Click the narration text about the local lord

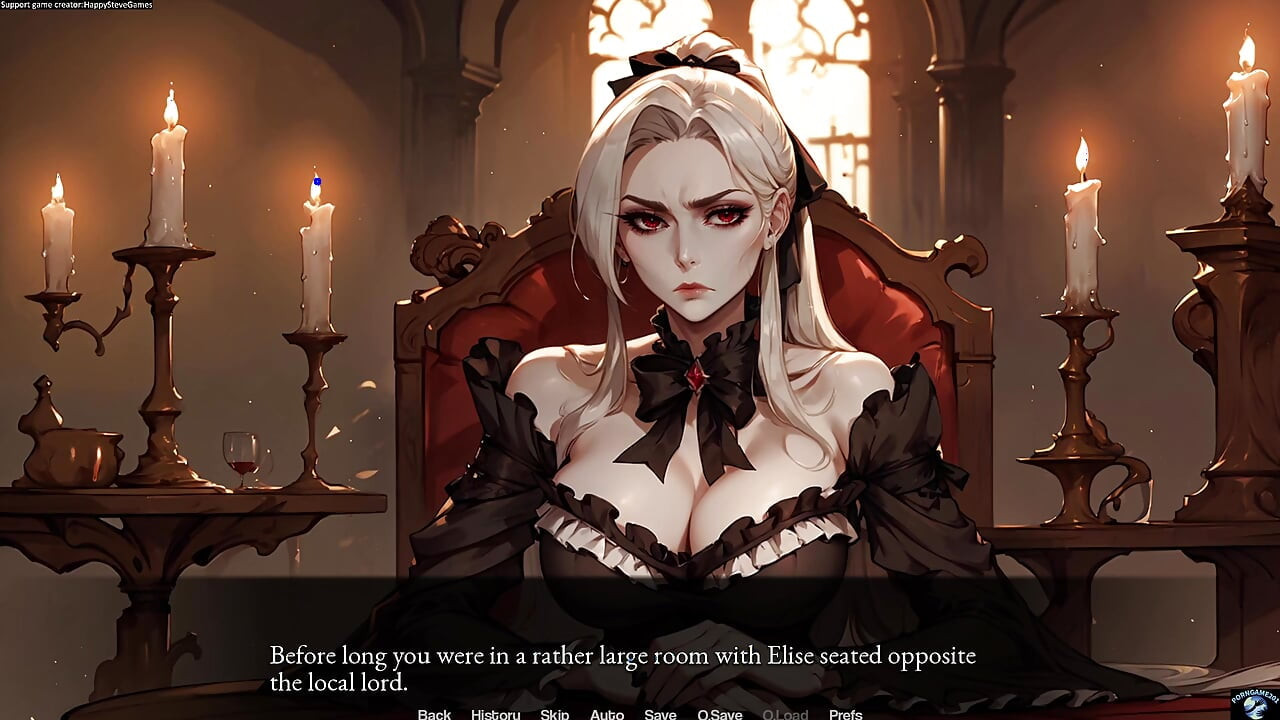coord(620,666)
